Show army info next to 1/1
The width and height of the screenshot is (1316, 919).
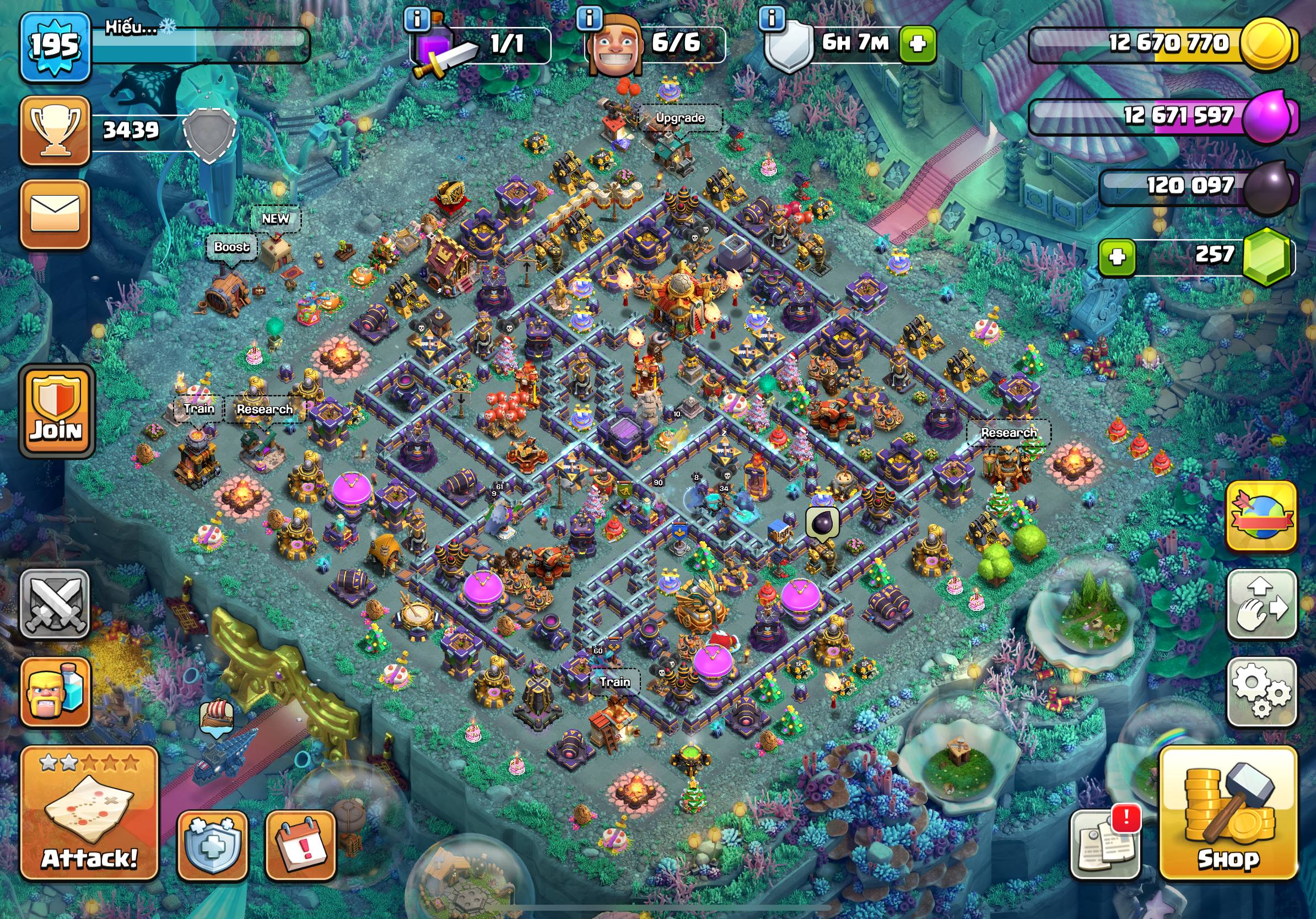click(417, 19)
